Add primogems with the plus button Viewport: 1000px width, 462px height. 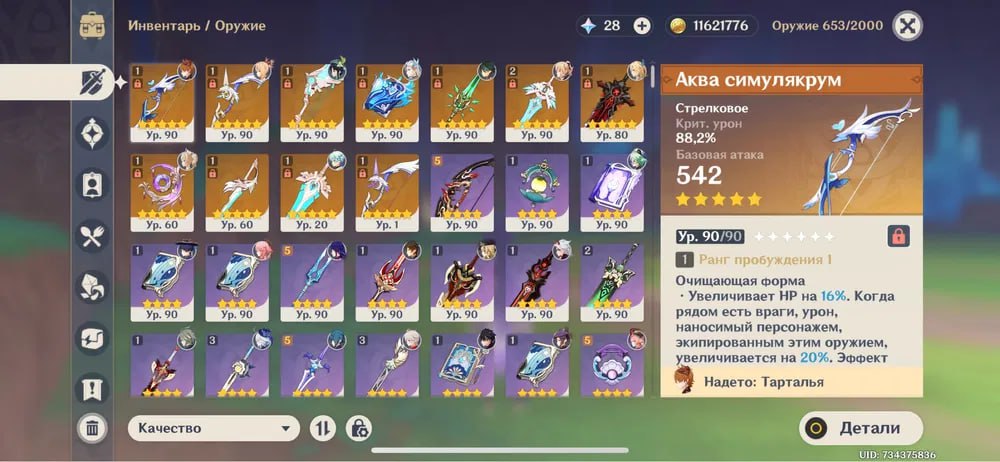[641, 26]
